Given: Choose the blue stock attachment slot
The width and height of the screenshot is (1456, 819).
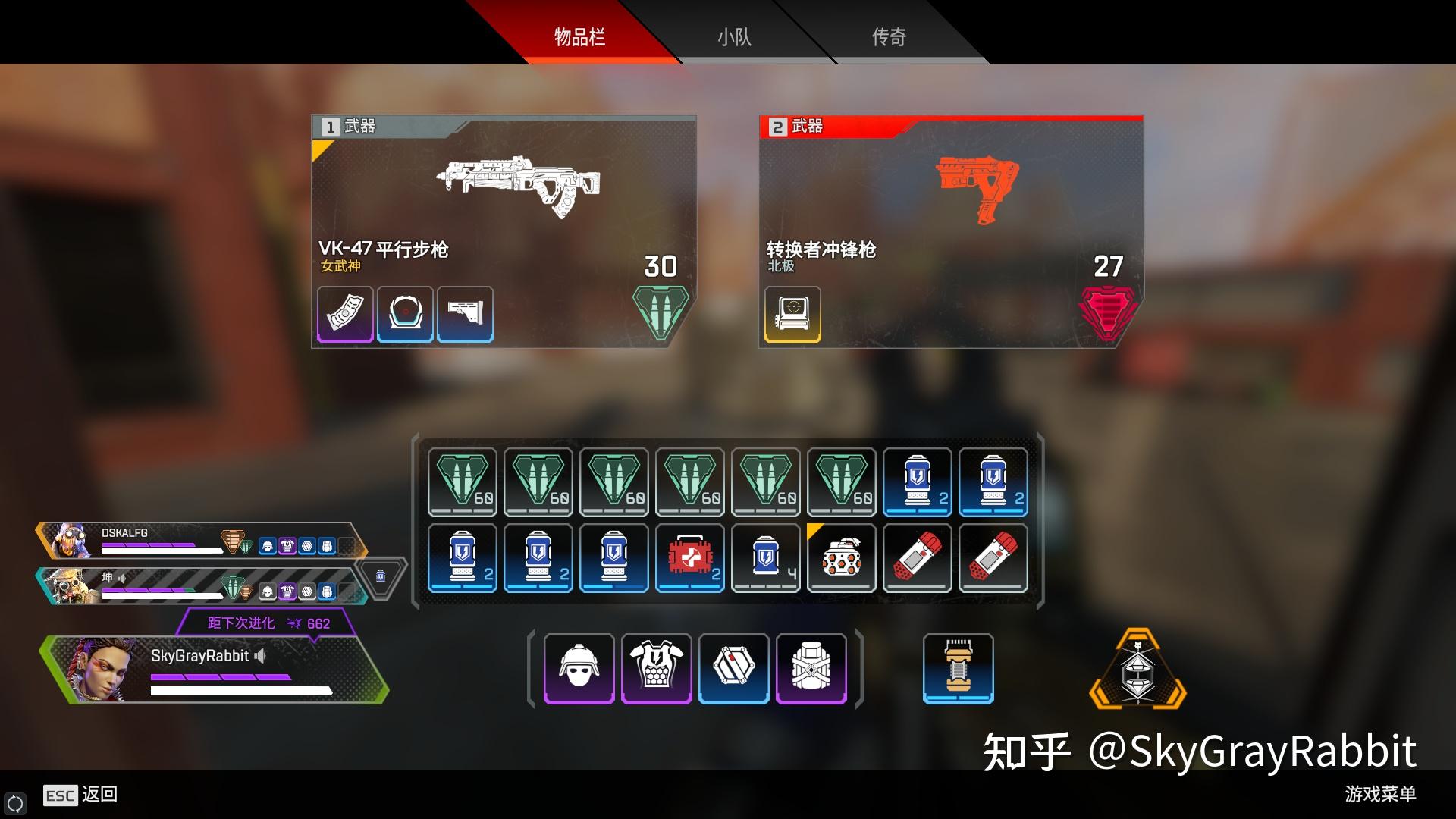Looking at the screenshot, I should tap(466, 314).
